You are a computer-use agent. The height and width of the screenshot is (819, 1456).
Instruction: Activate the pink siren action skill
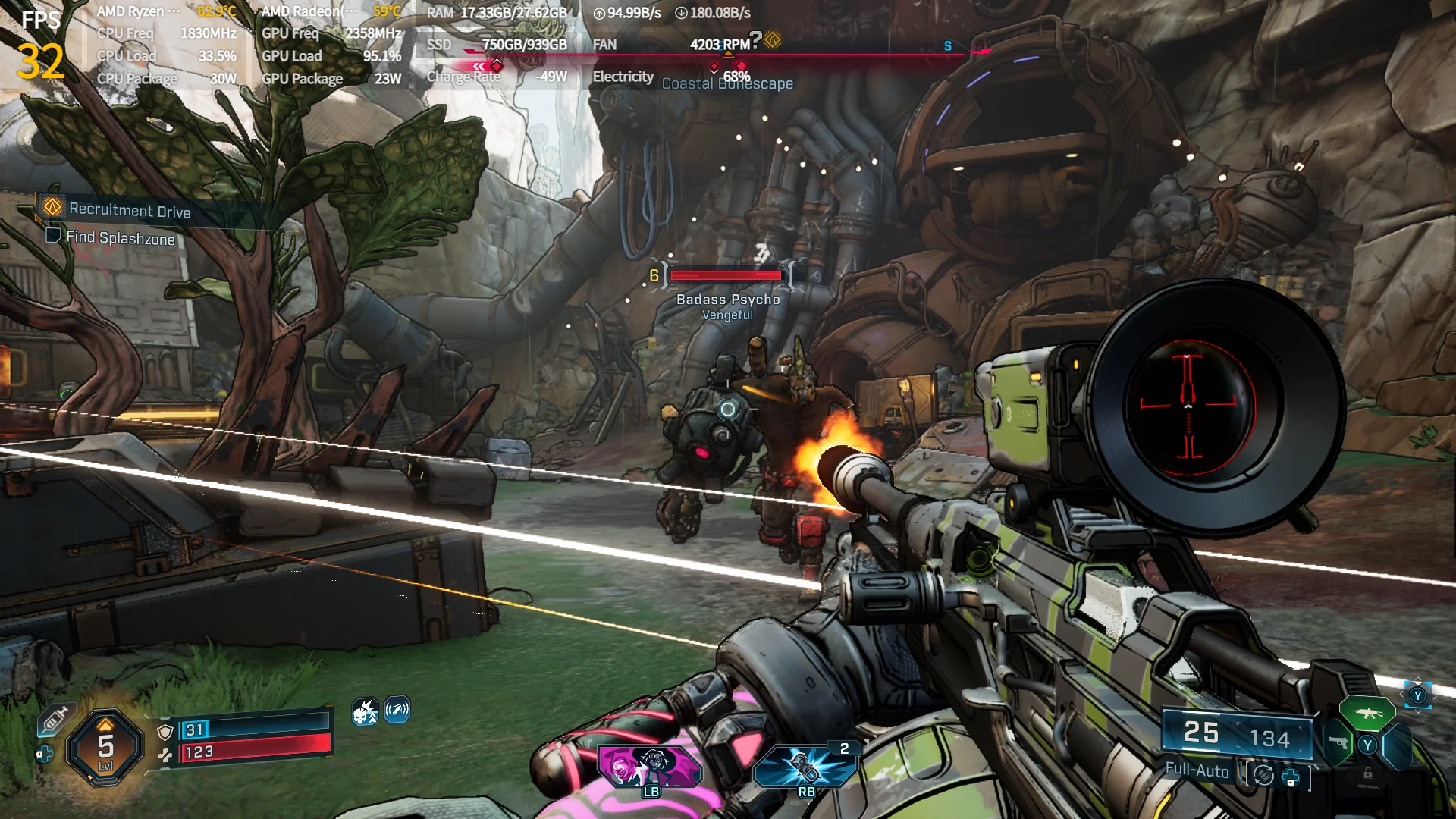[651, 766]
